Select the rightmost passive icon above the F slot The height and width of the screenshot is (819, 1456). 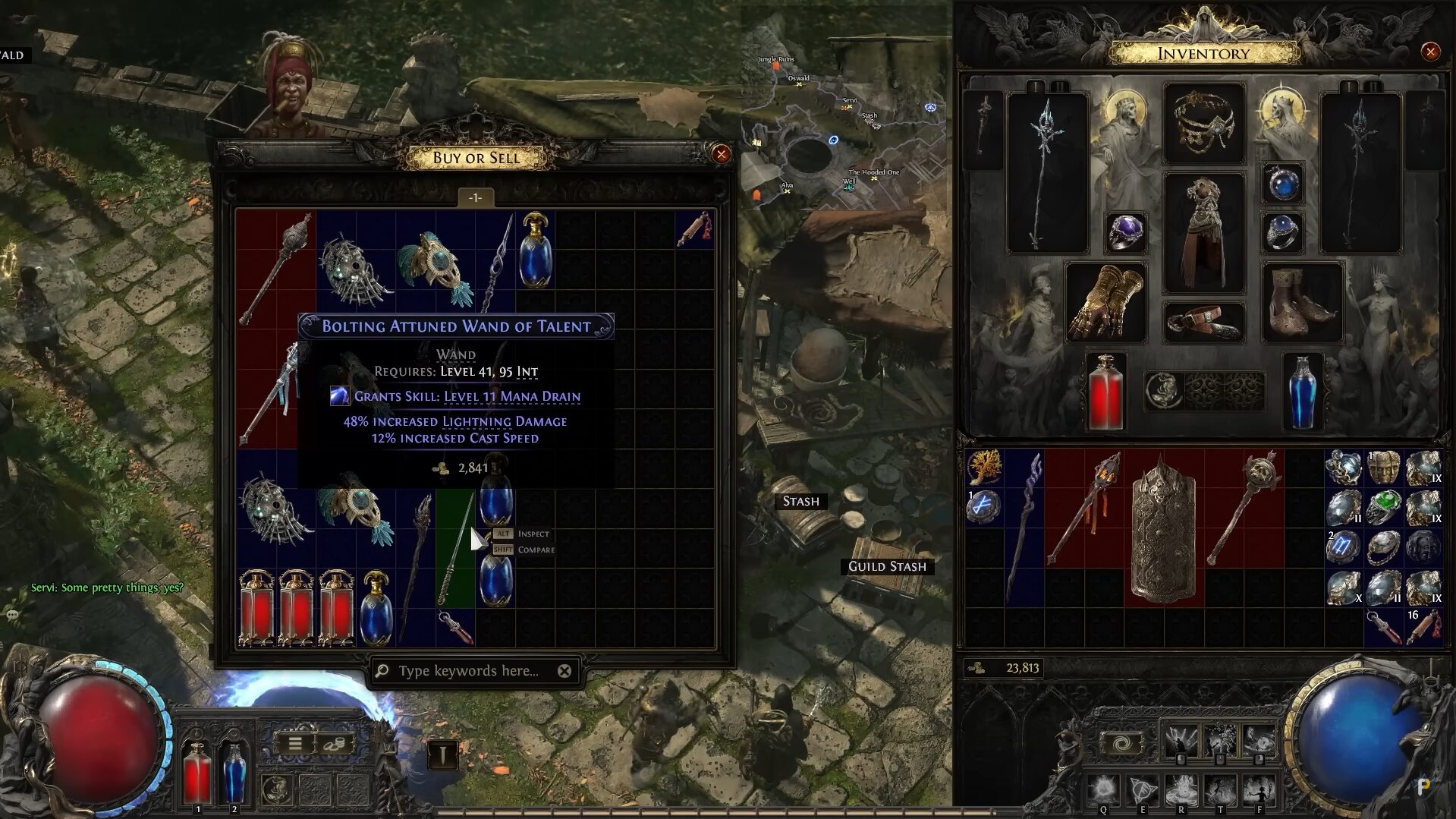(1258, 738)
